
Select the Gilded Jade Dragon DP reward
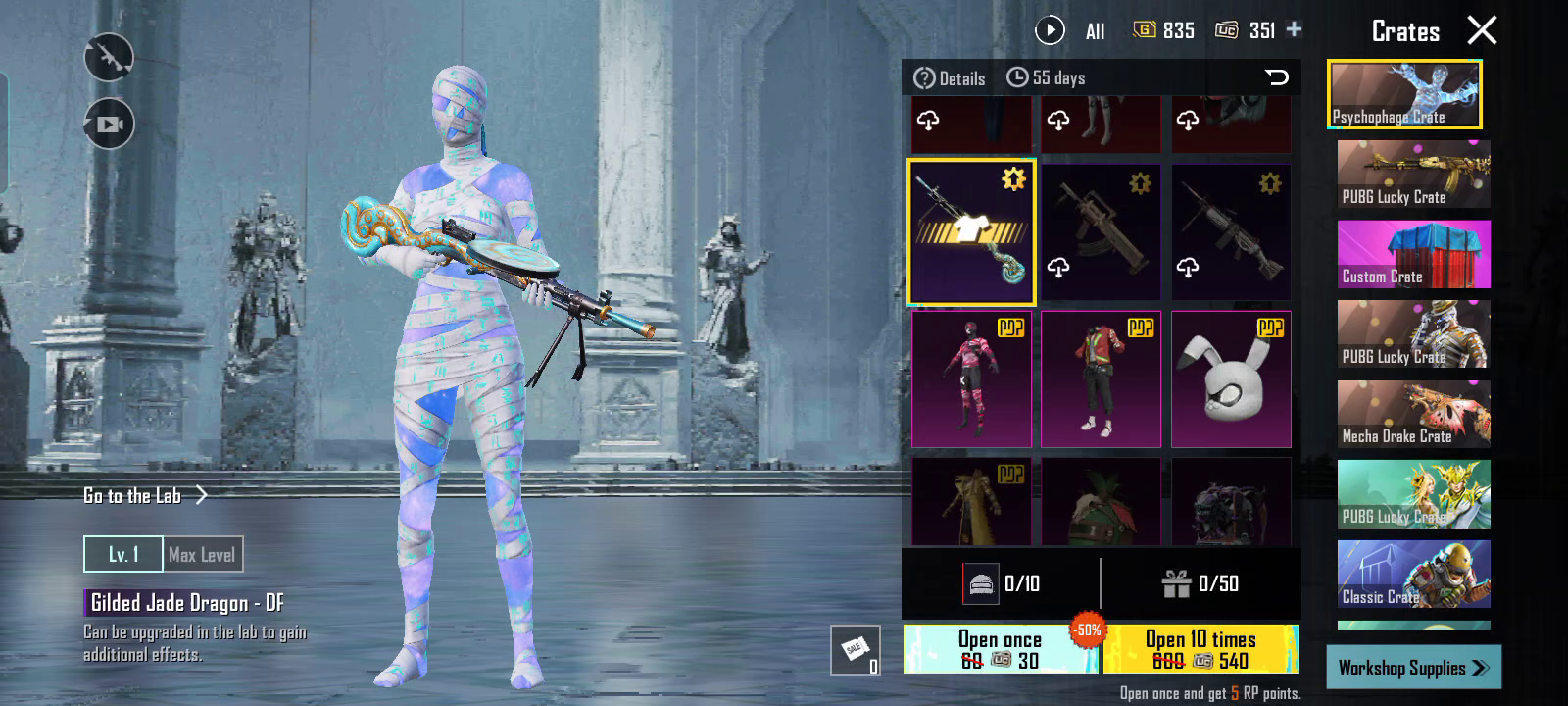point(971,232)
